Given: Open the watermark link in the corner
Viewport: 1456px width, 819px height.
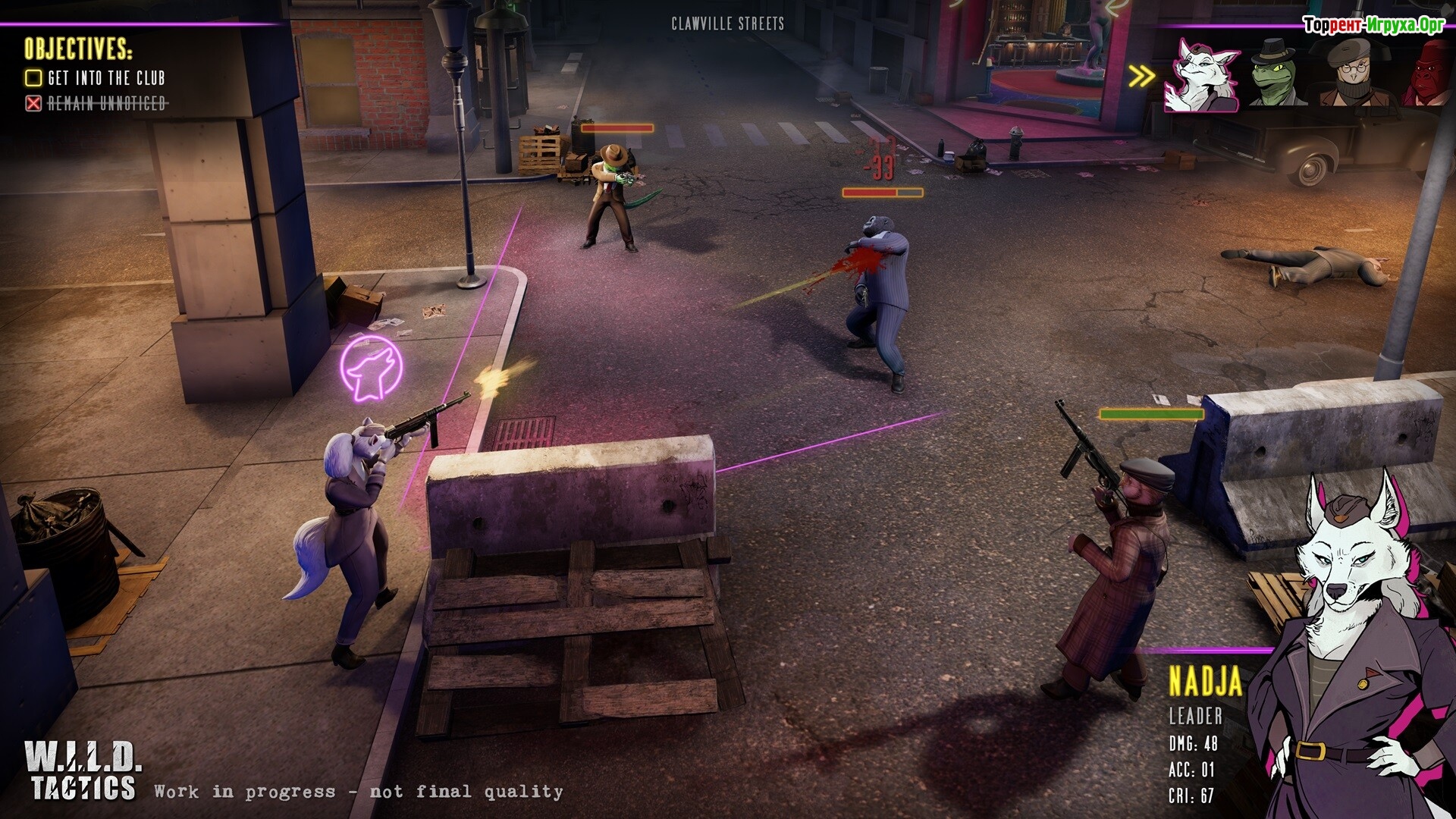Looking at the screenshot, I should pyautogui.click(x=1373, y=25).
